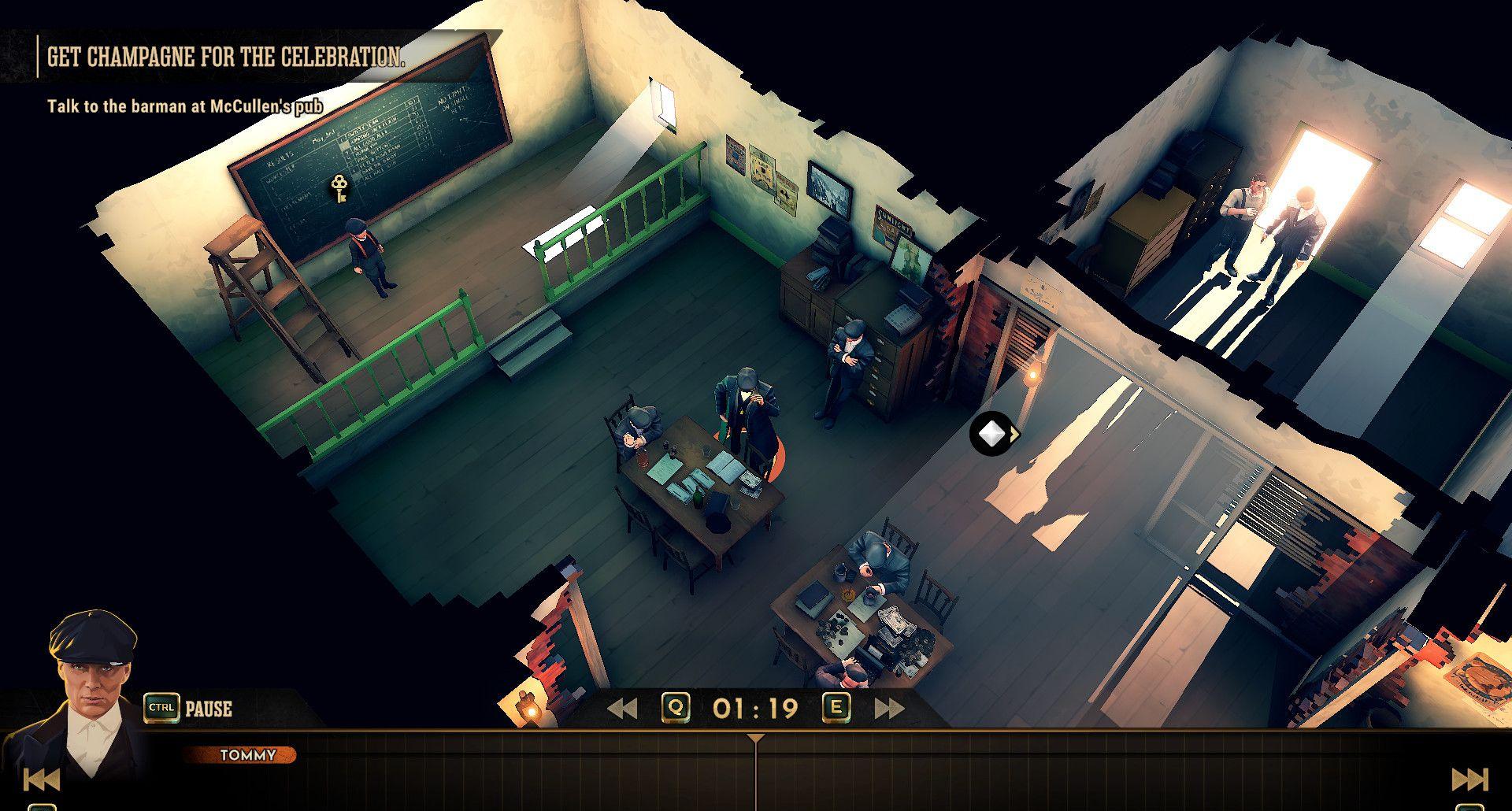Click the timeline playhead marker
Image resolution: width=1512 pixels, height=811 pixels.
pyautogui.click(x=755, y=739)
